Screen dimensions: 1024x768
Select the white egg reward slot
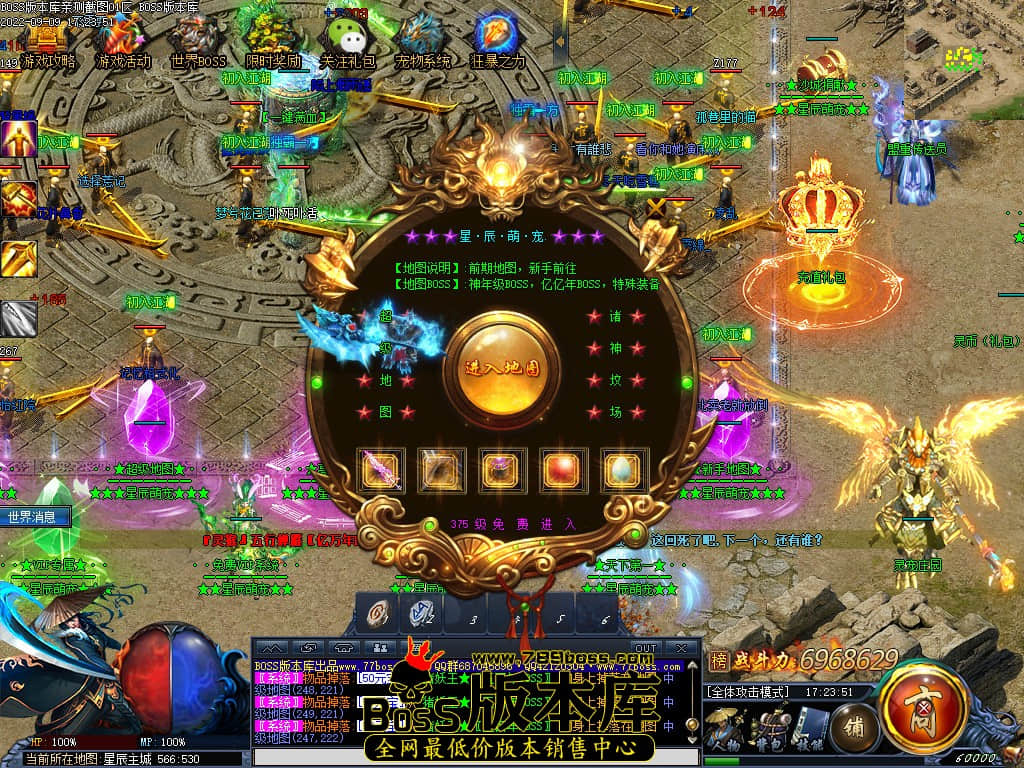tap(623, 469)
